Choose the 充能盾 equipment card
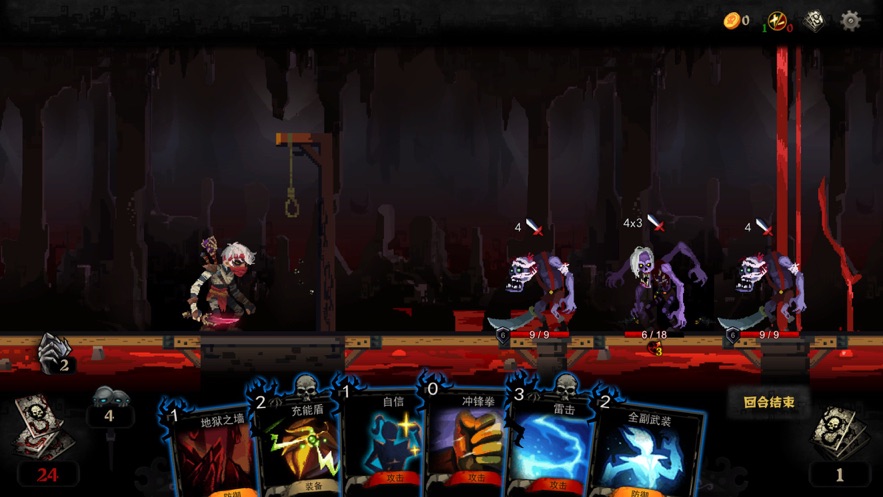The image size is (883, 497). 297,445
